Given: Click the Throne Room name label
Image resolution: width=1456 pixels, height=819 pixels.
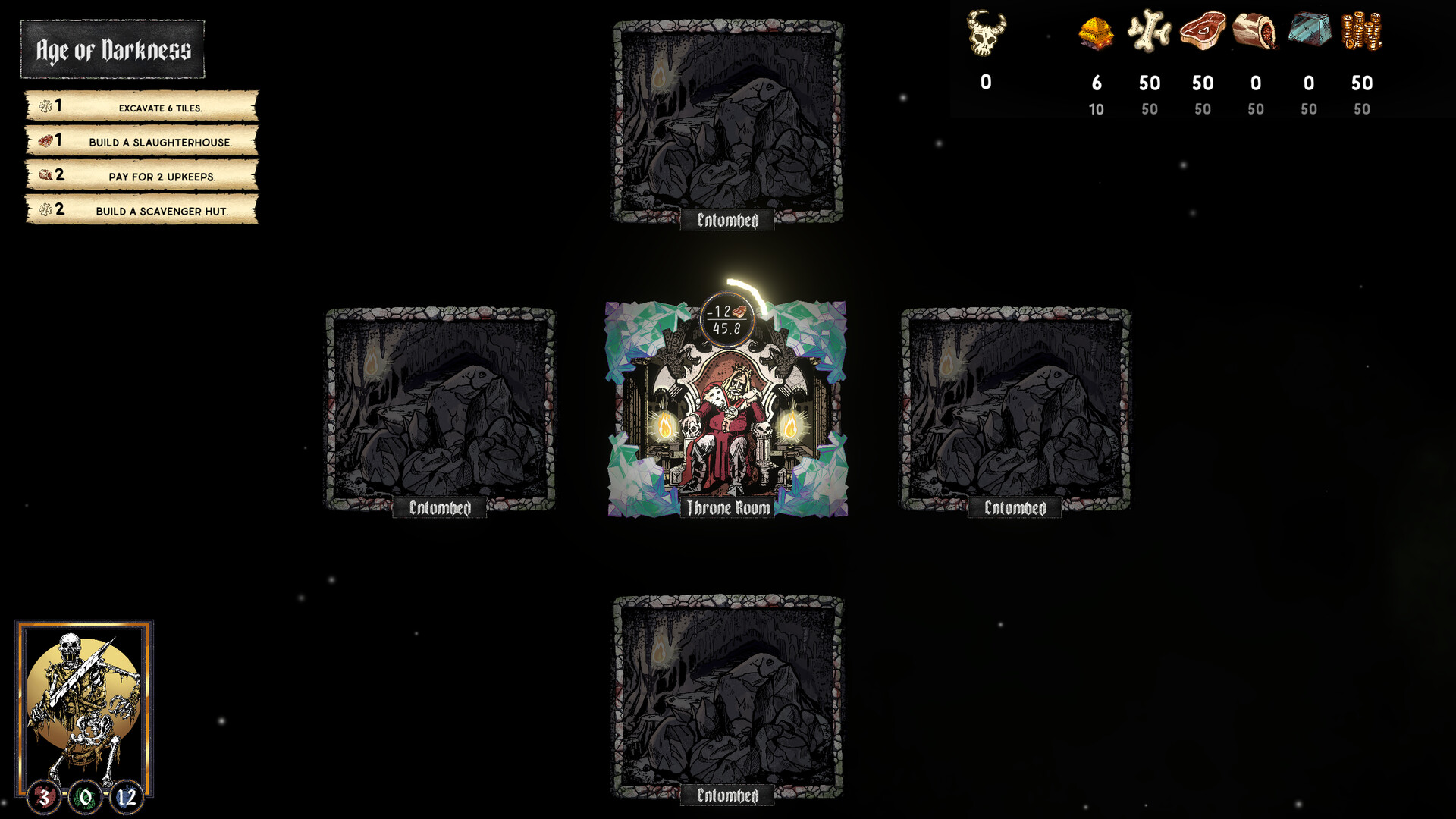Looking at the screenshot, I should [x=726, y=510].
